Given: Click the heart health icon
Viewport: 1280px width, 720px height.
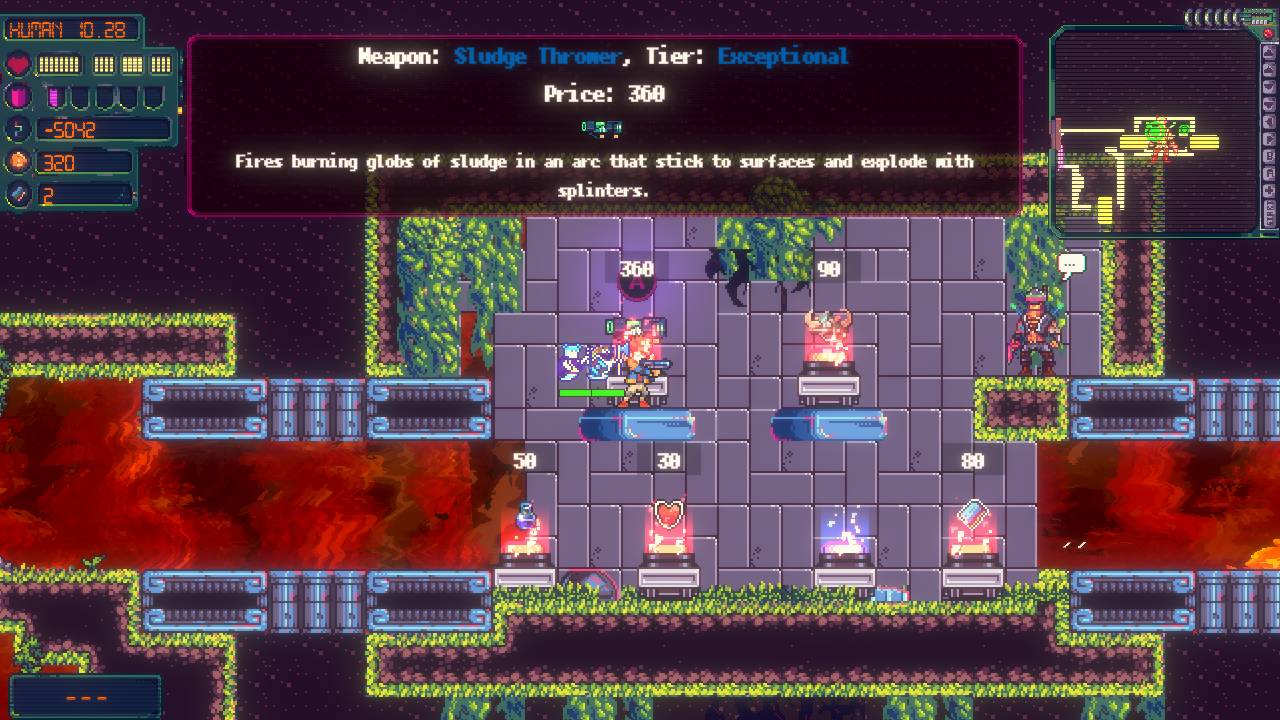Looking at the screenshot, I should click(18, 64).
